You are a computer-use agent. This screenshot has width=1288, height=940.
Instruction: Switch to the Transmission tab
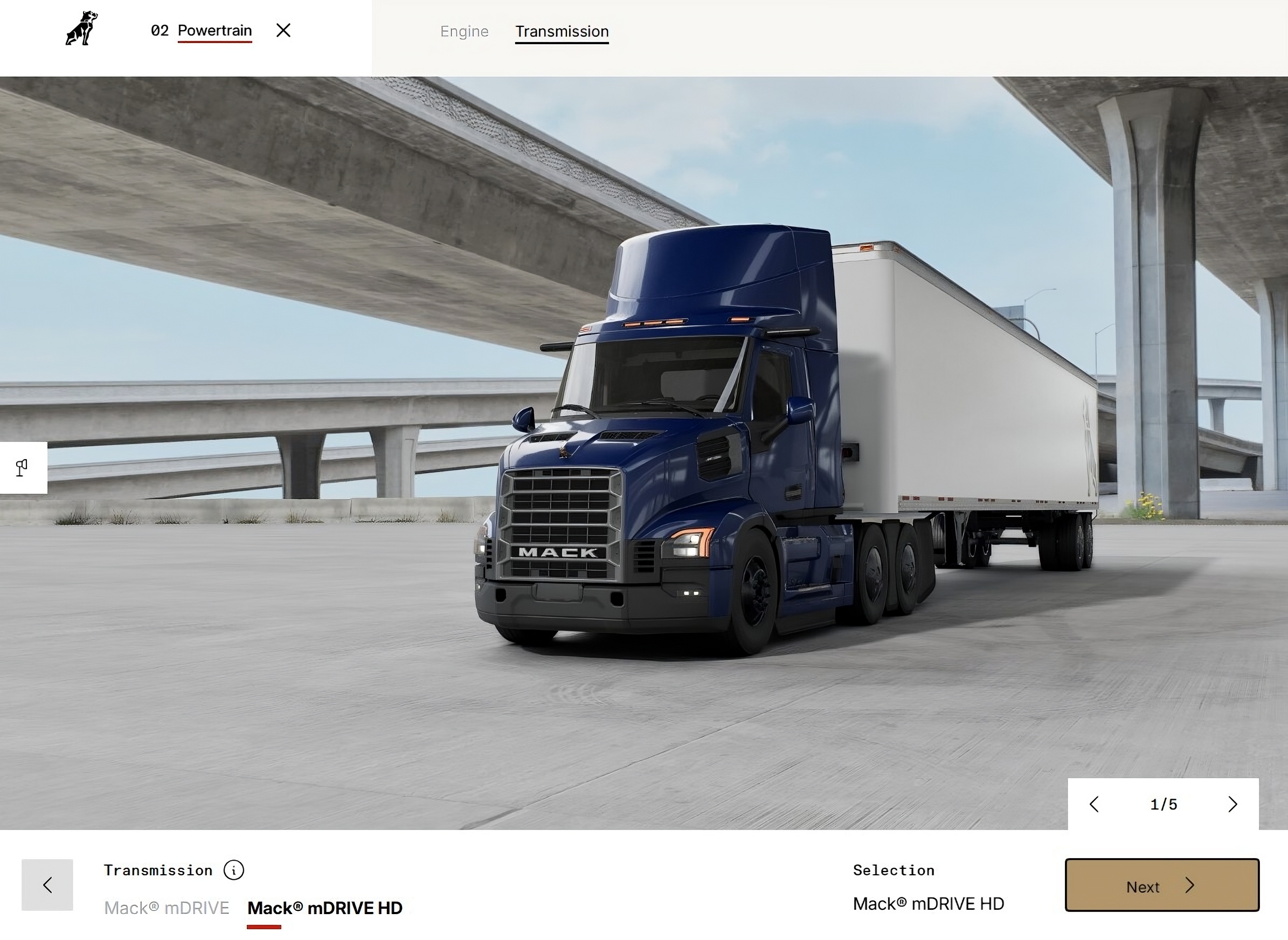[x=561, y=32]
